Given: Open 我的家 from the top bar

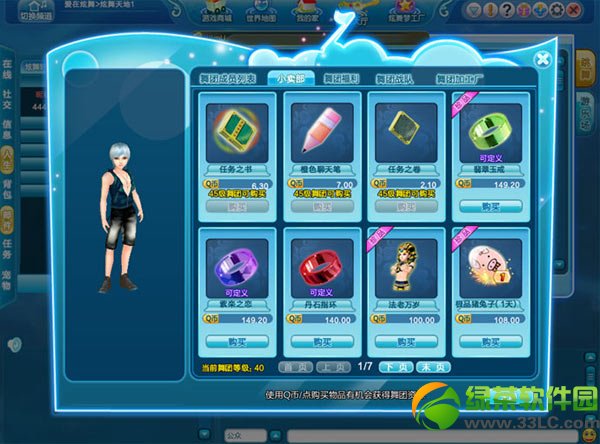Looking at the screenshot, I should [x=307, y=13].
